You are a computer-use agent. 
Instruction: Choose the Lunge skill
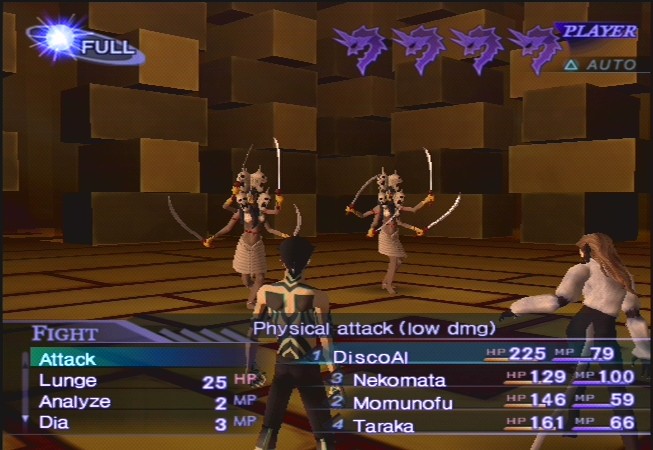click(68, 380)
